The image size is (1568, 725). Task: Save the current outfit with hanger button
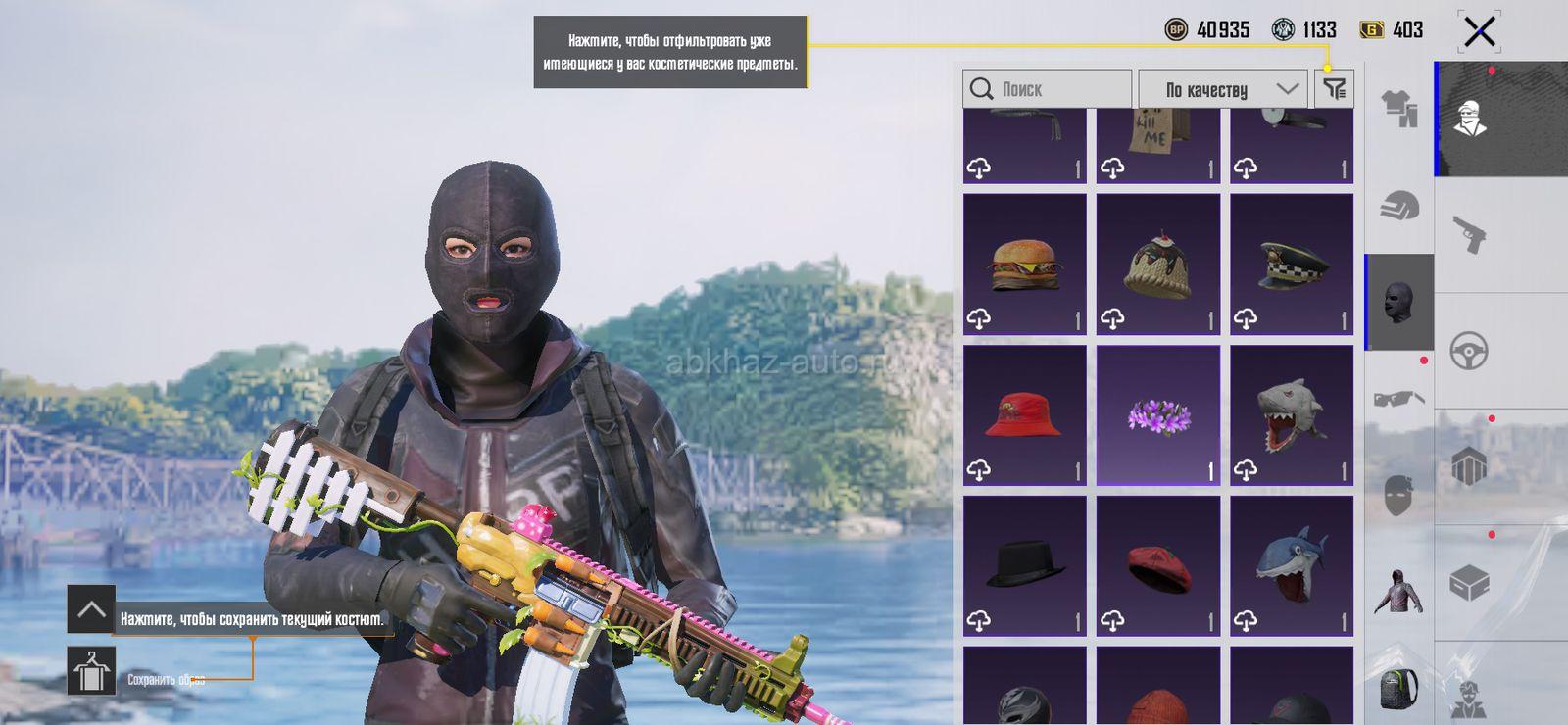point(91,671)
